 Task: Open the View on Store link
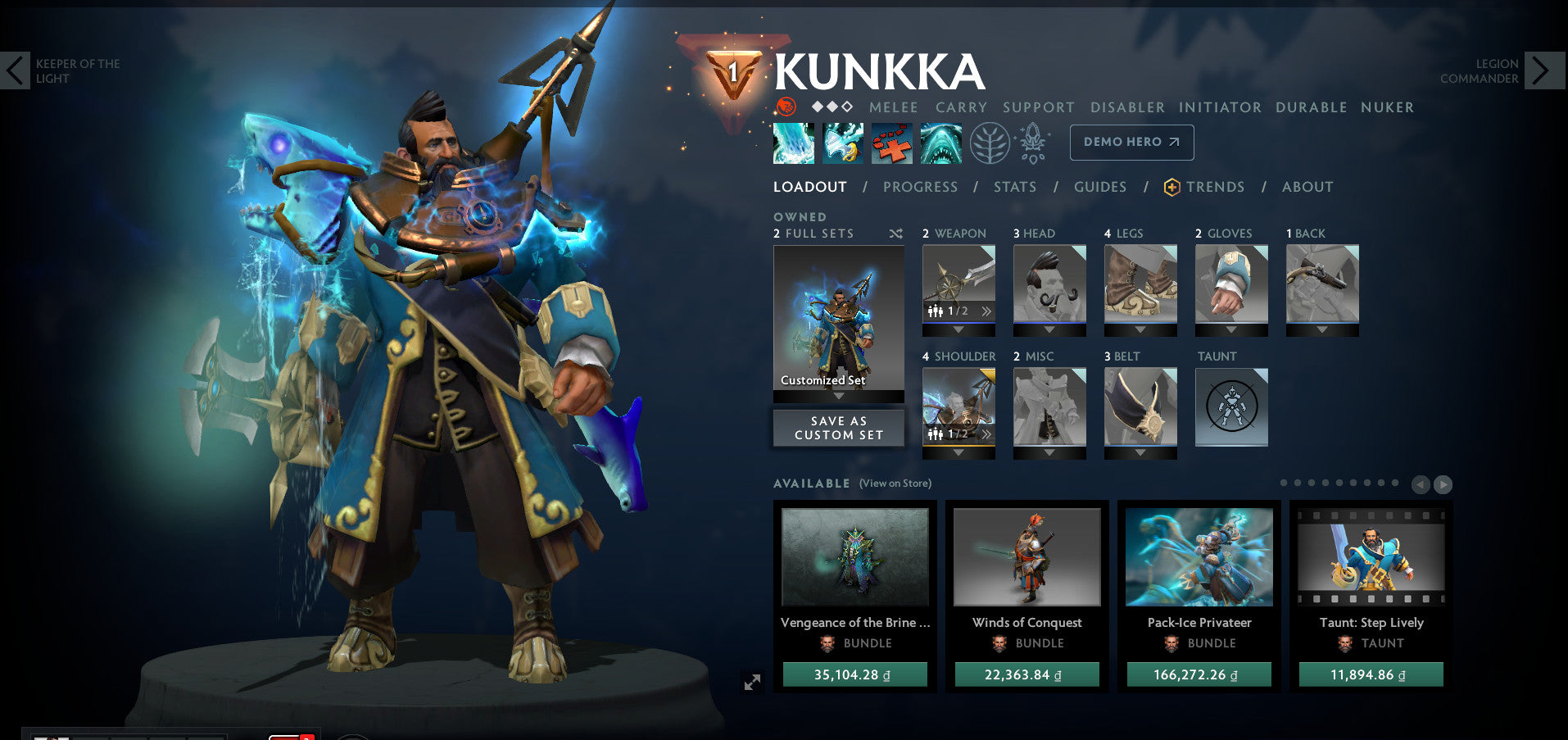tap(895, 483)
